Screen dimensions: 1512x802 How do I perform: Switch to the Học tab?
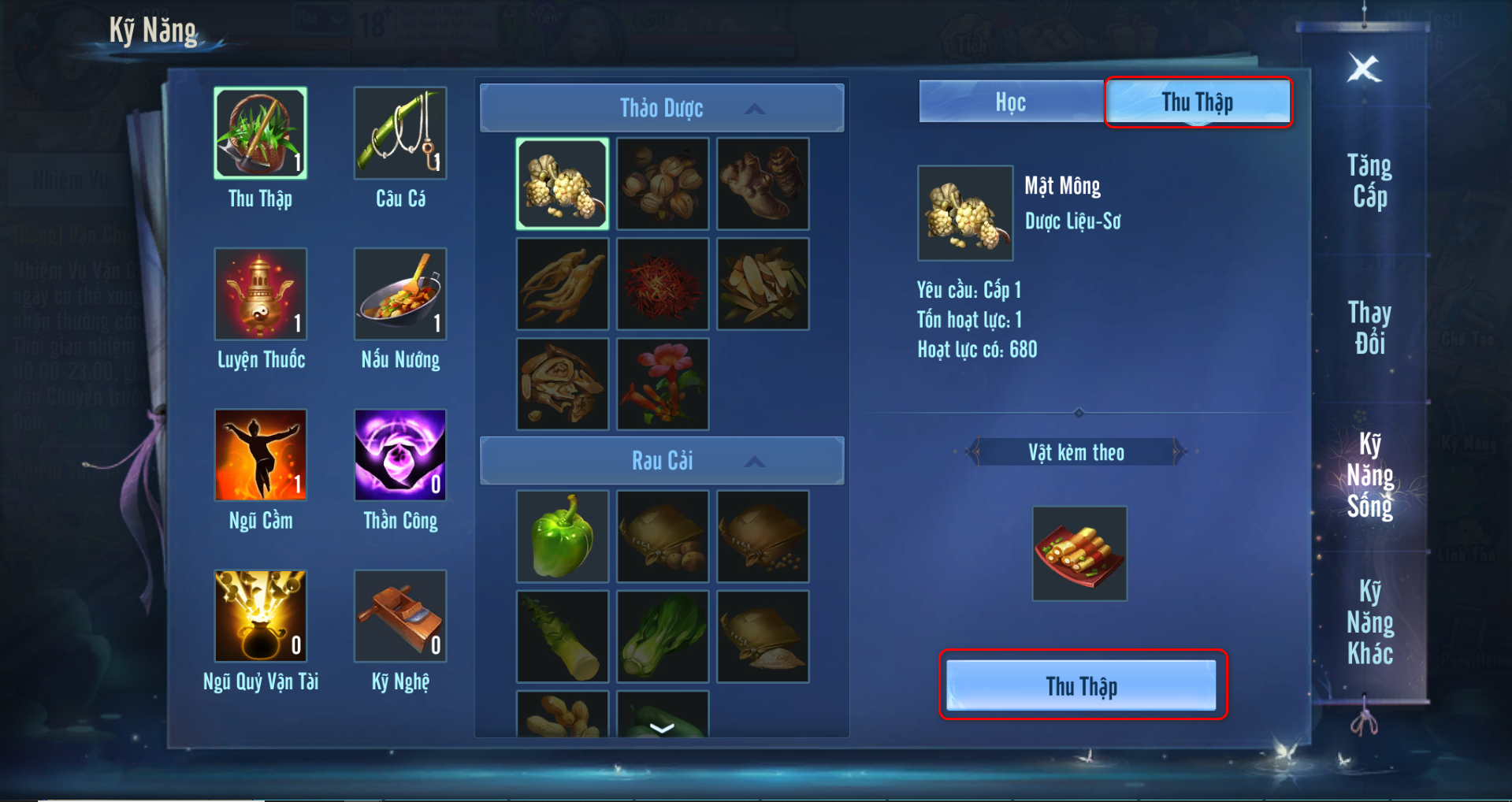click(x=1010, y=102)
